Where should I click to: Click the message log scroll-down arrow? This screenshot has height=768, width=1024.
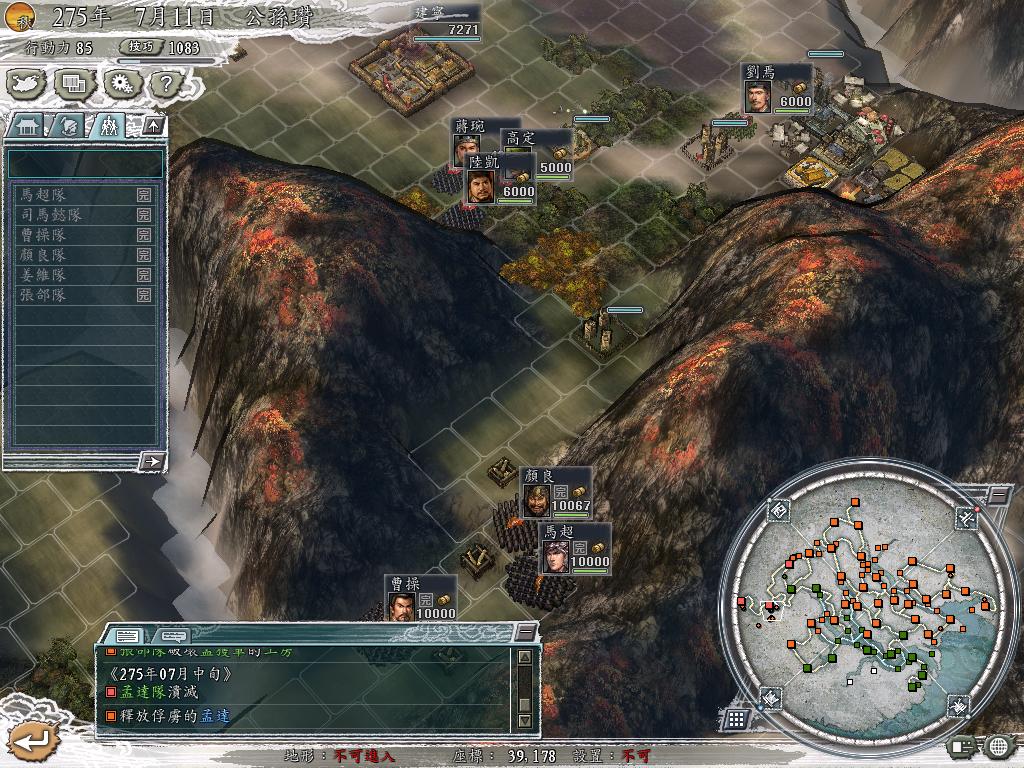tap(524, 720)
